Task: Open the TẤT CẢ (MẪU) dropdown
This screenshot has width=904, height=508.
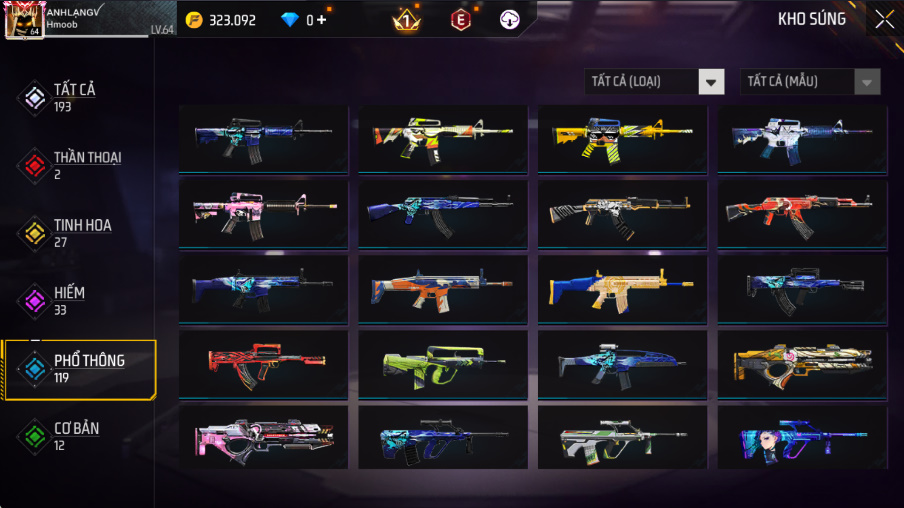Action: [810, 82]
